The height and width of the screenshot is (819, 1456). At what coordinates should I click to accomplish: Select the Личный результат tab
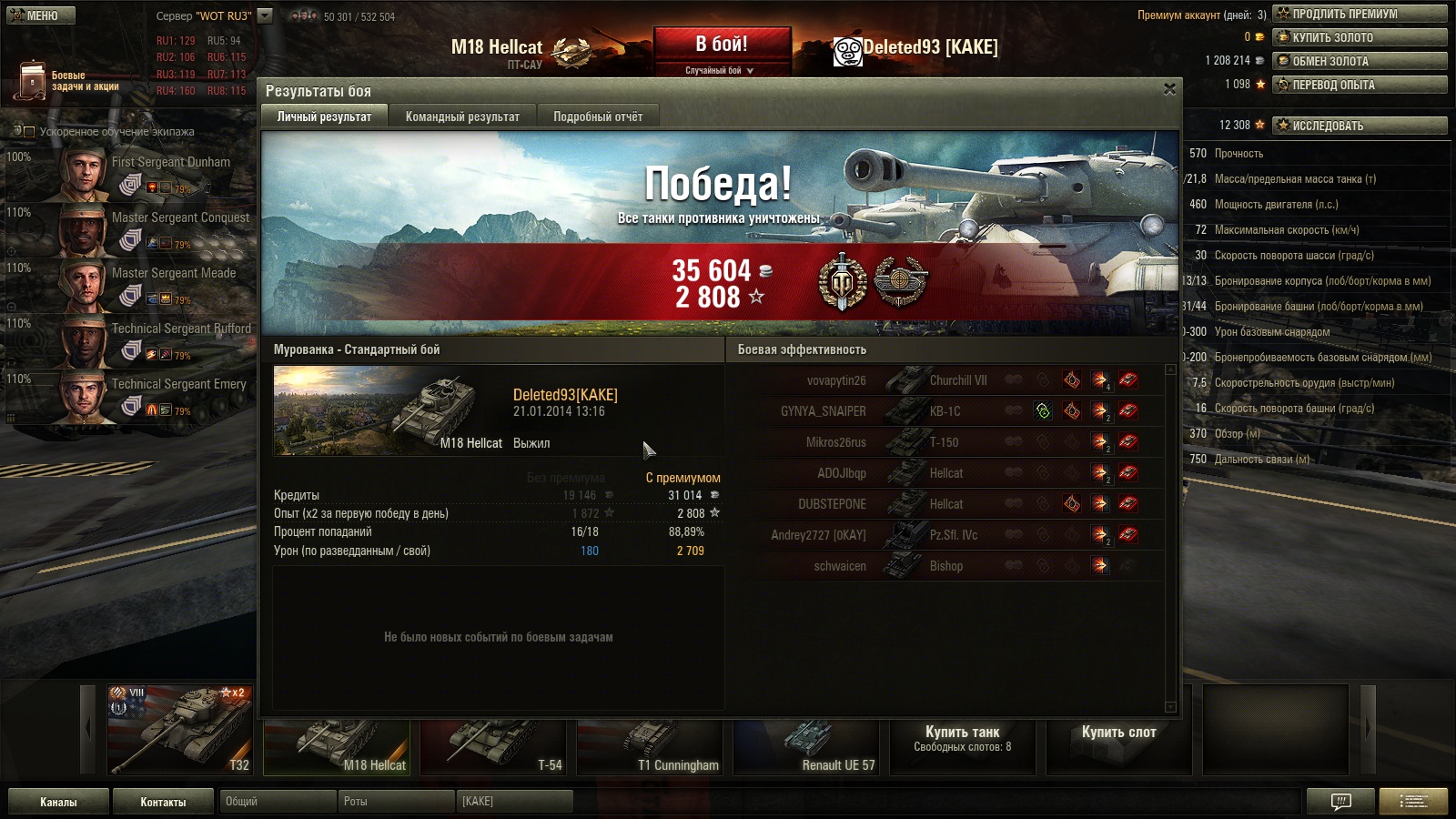324,116
